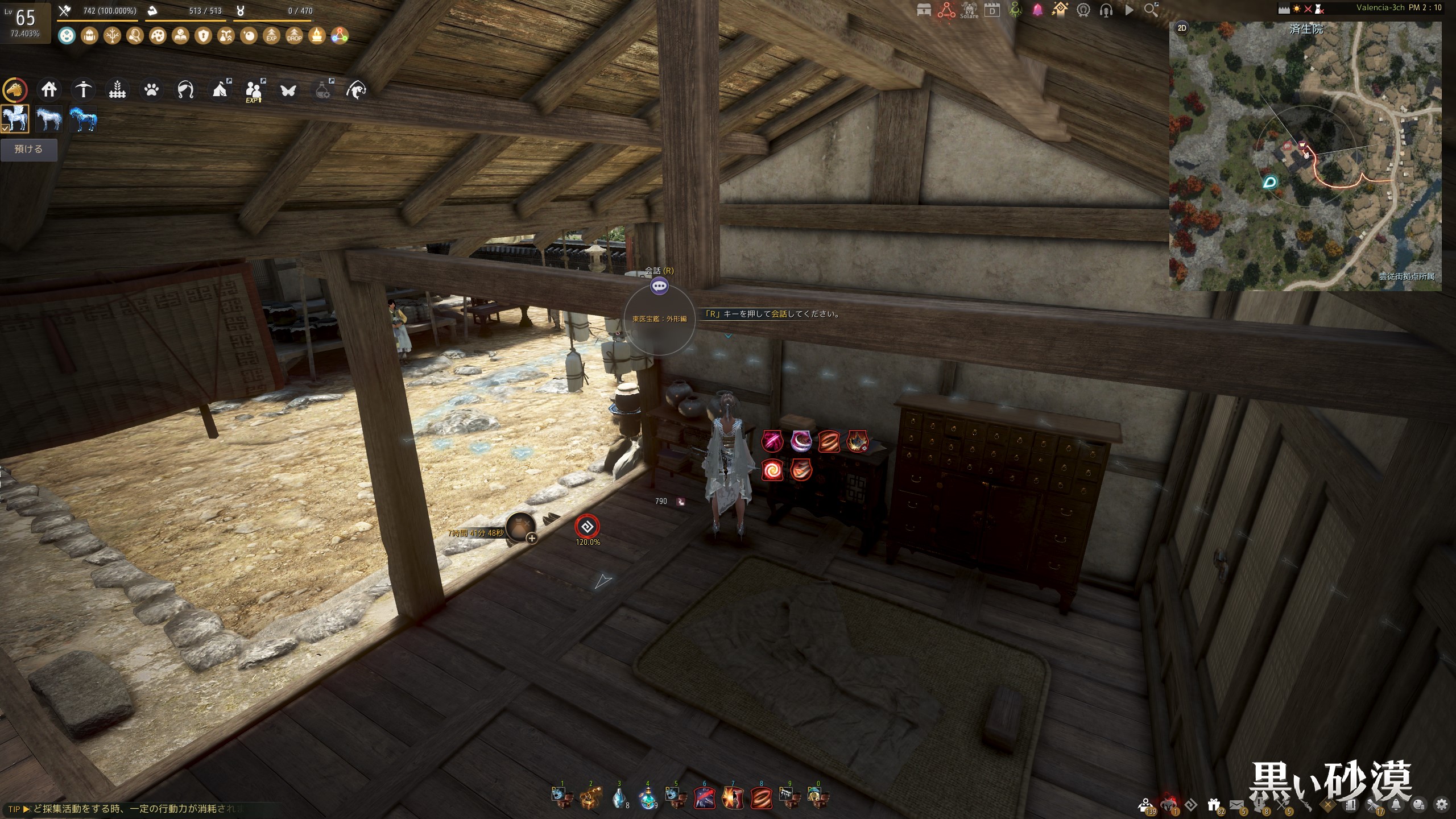The image size is (1456, 819).
Task: Open the tent camp icon
Action: click(x=220, y=90)
